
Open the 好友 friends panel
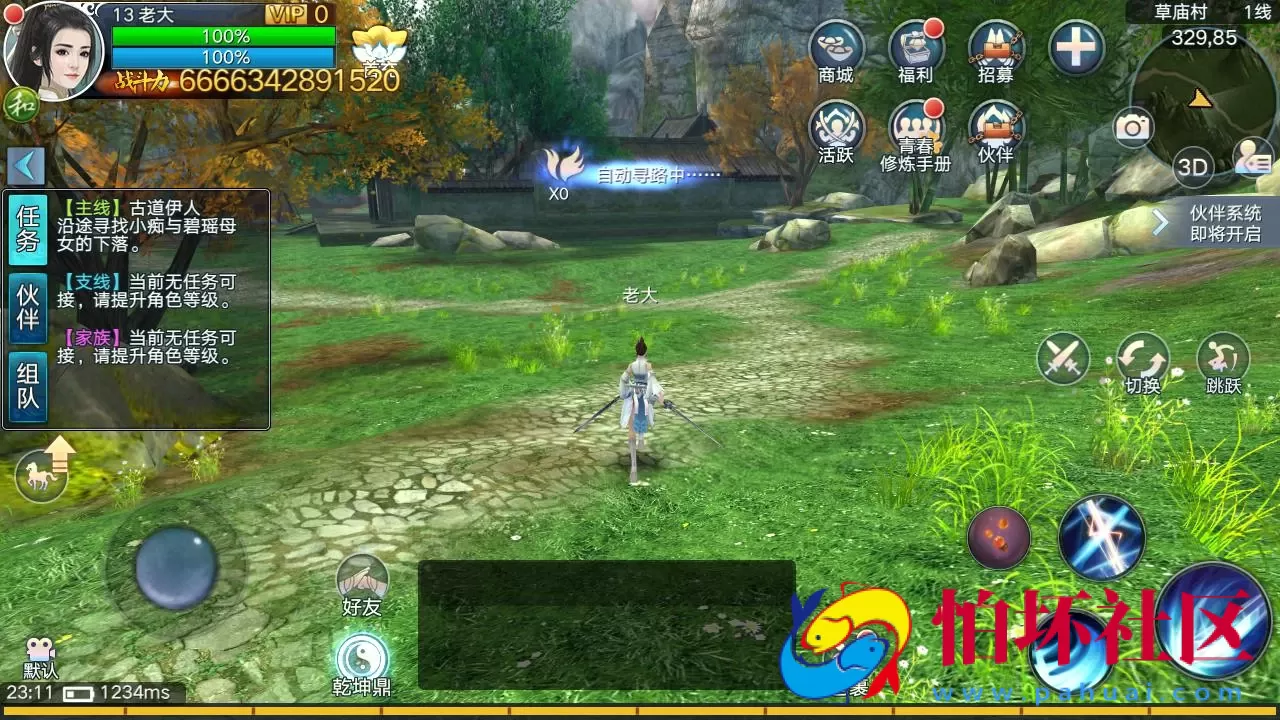365,580
